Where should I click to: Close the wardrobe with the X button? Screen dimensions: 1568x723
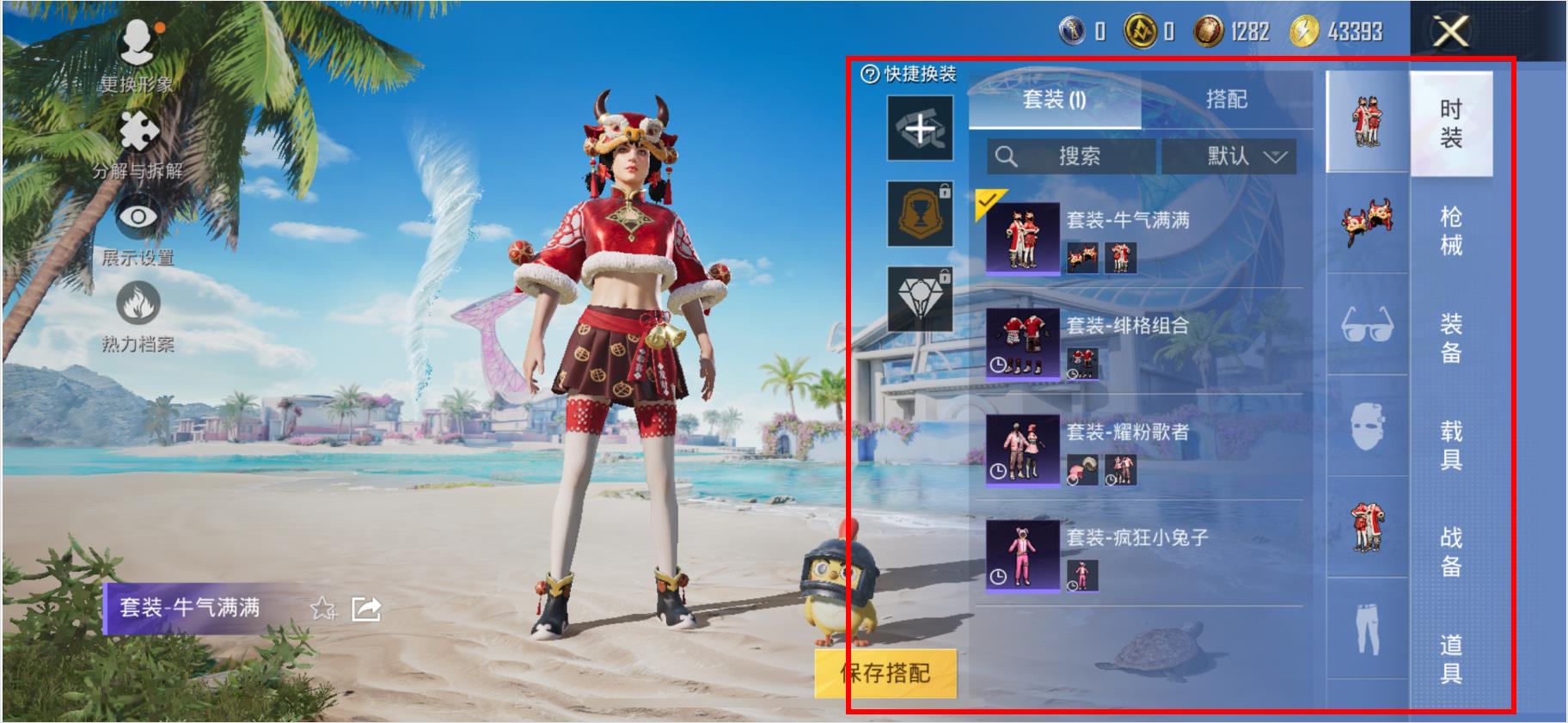tap(1450, 33)
